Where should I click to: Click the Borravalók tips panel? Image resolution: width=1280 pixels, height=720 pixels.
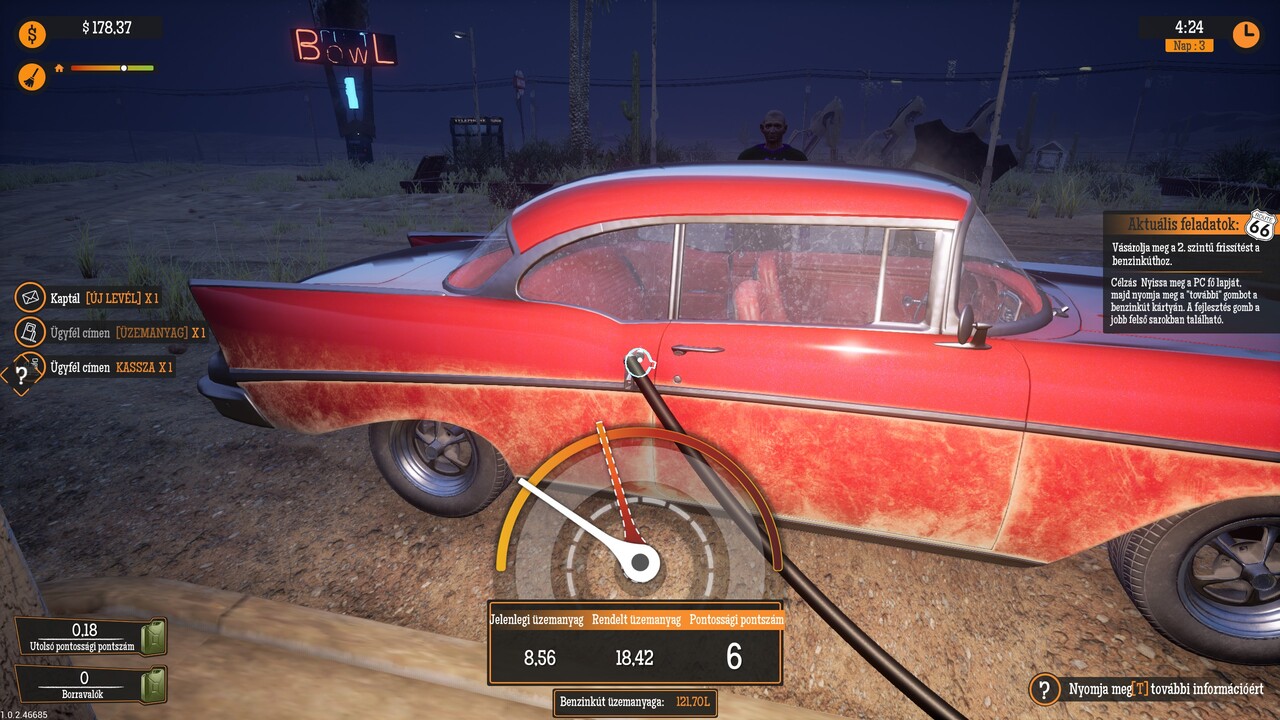coord(91,685)
